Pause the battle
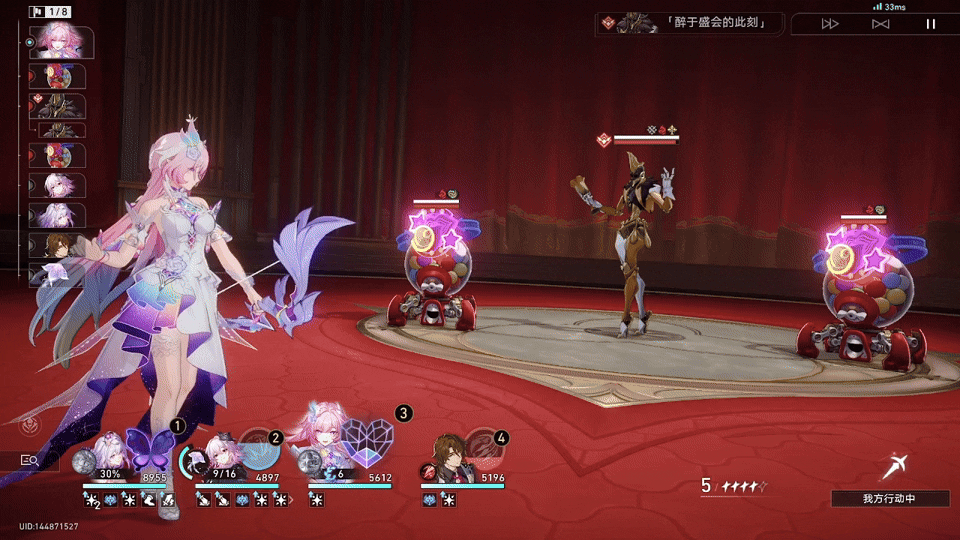Image resolution: width=960 pixels, height=540 pixels. click(931, 24)
